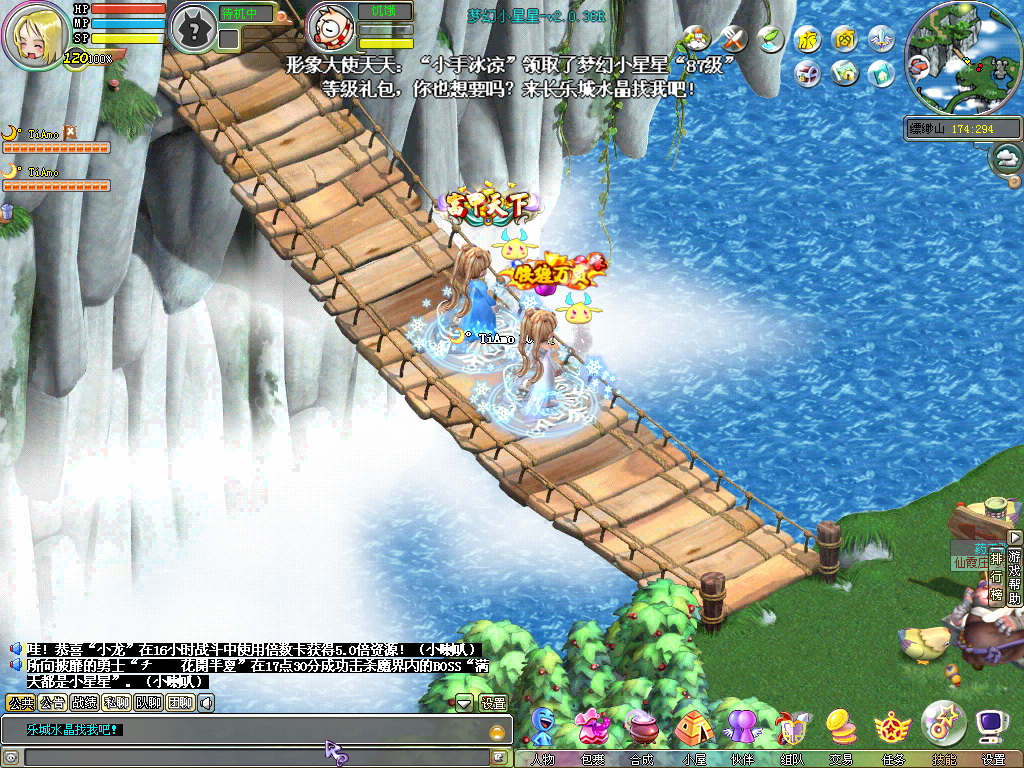Open the minimap view
1024x768 pixels.
click(957, 57)
